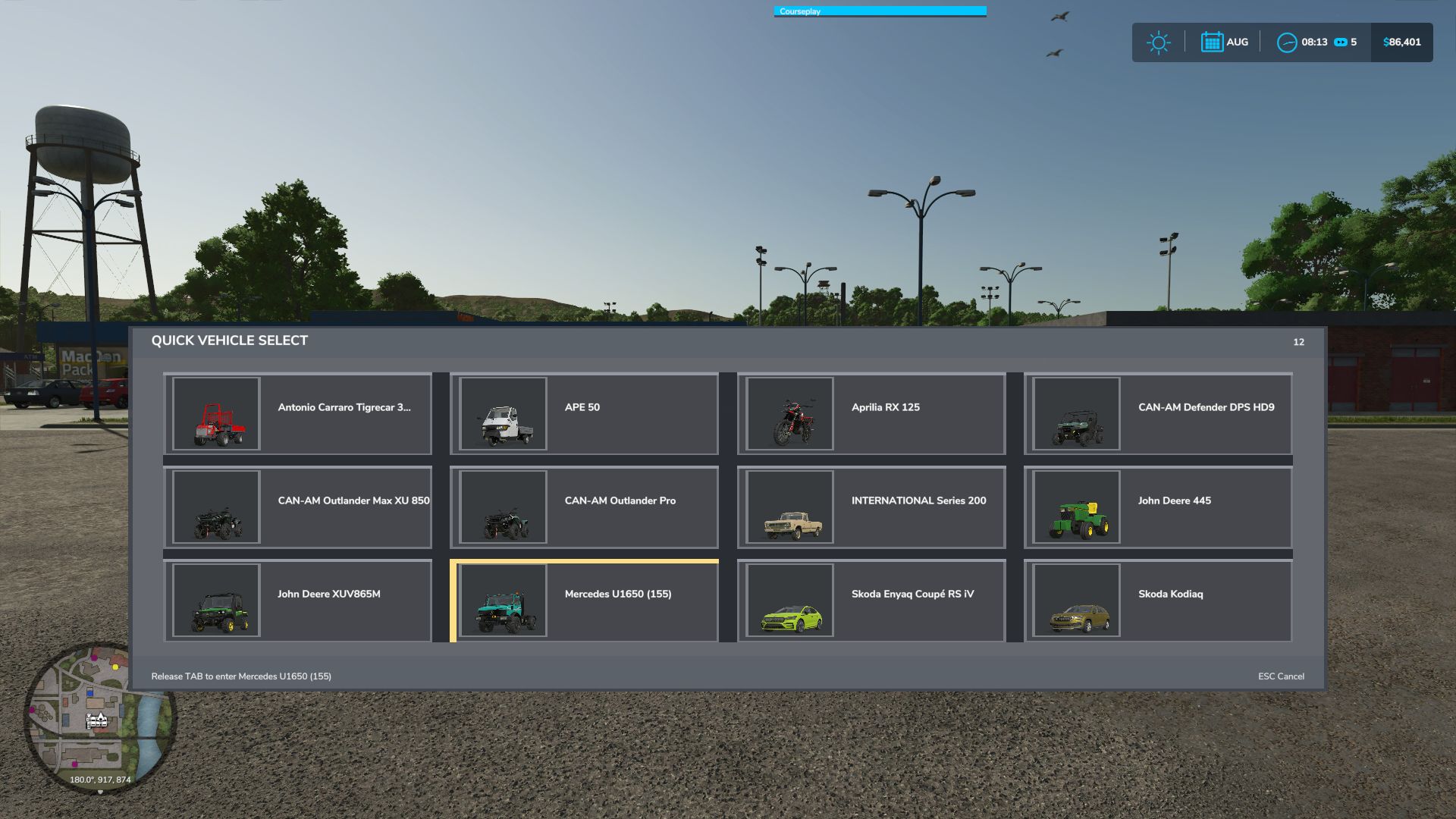Select the Skoda Enyaq Coupé RS iV
The image size is (1456, 819).
[871, 601]
